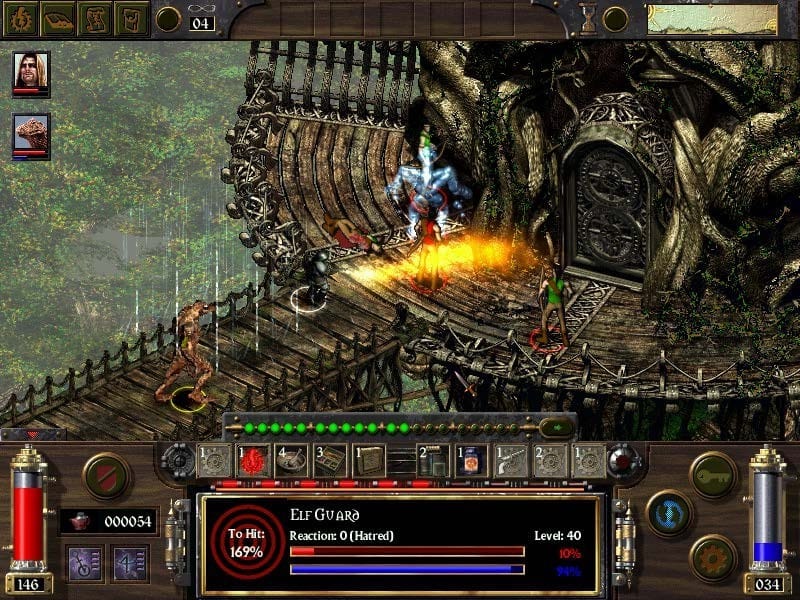The image size is (800, 600).
Task: Open the scroll map icon
Action: point(96,18)
